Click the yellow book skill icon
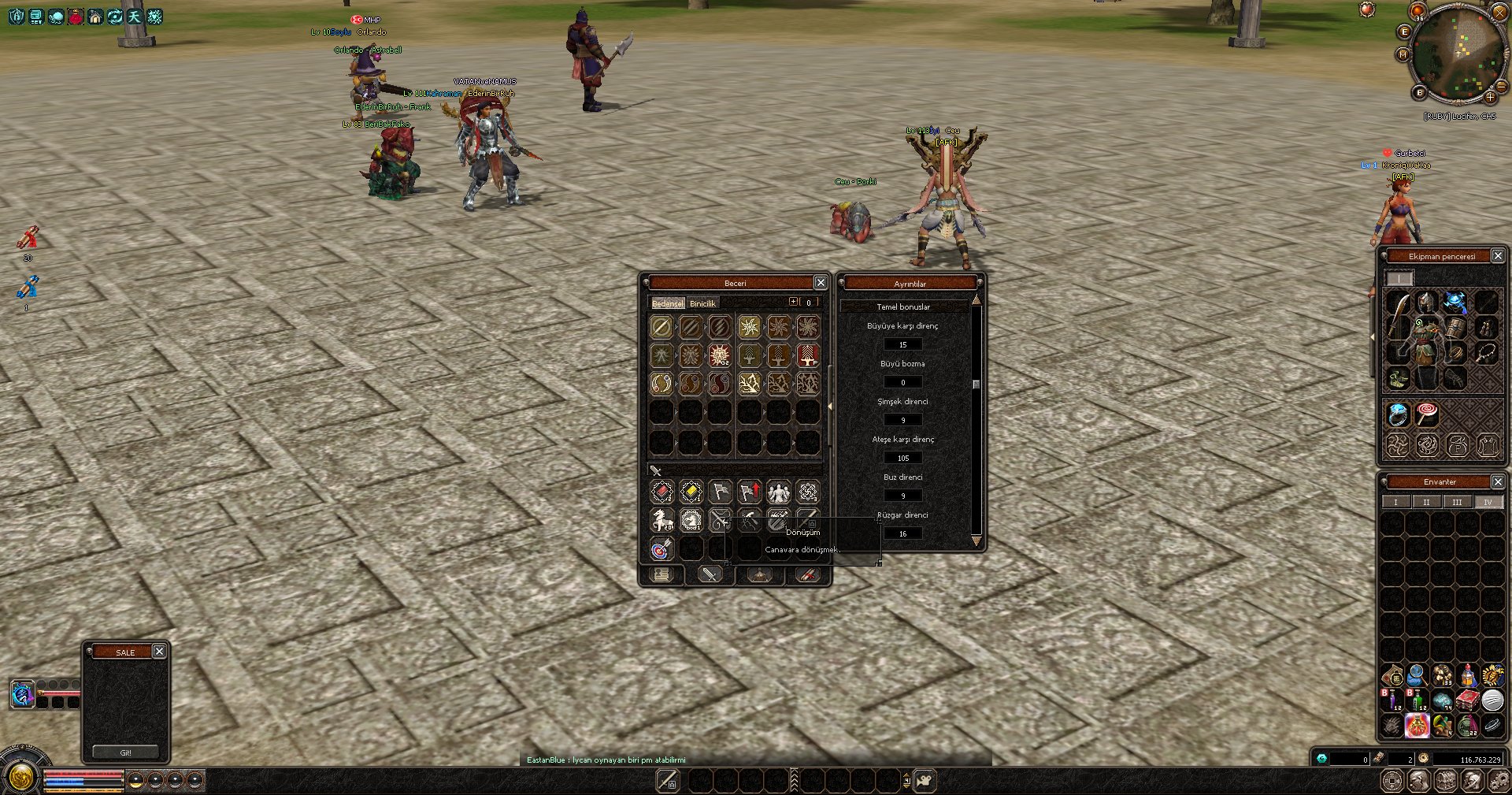Screen dimensions: 1512x795 click(691, 492)
